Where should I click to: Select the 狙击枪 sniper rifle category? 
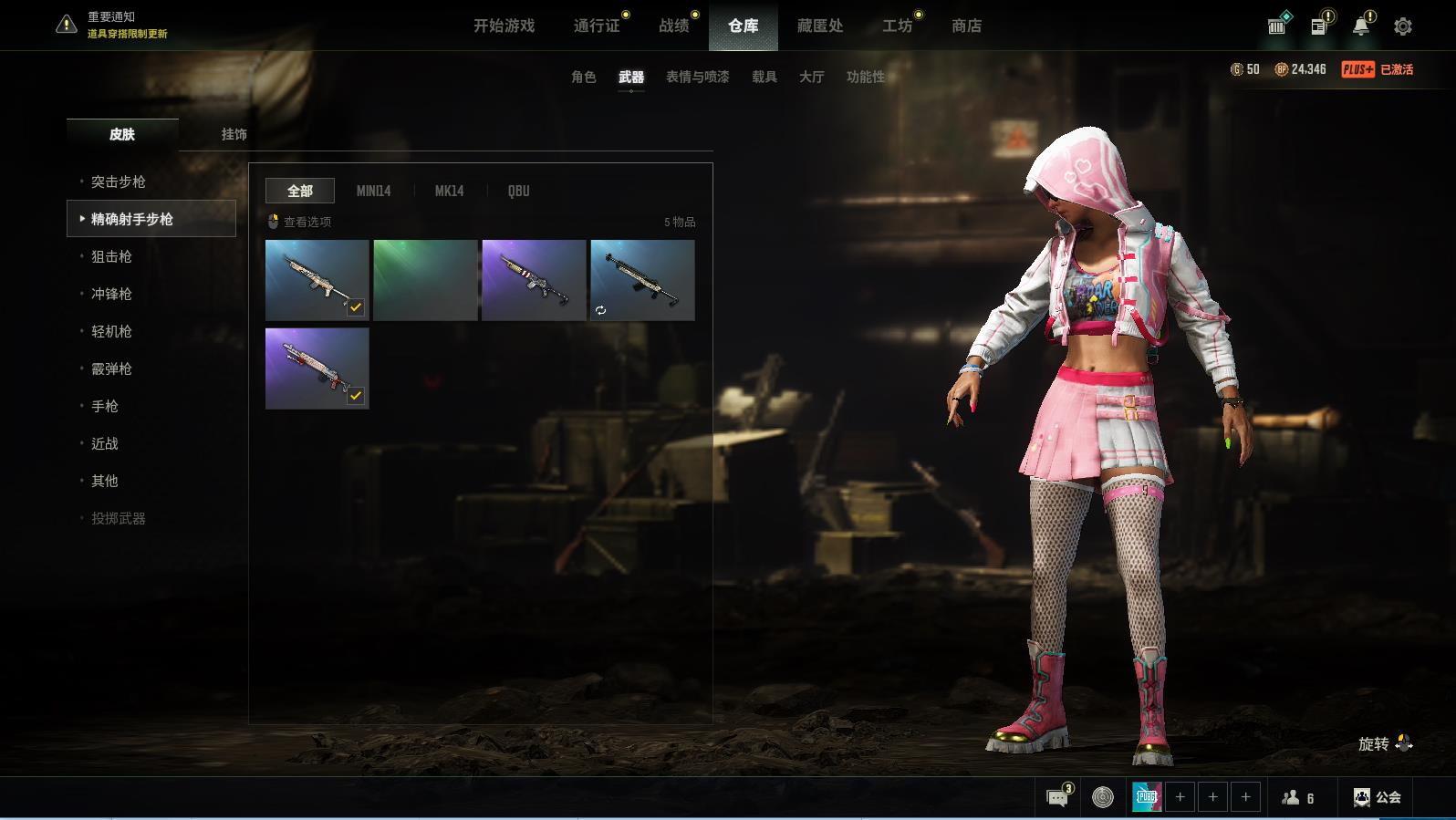point(111,256)
